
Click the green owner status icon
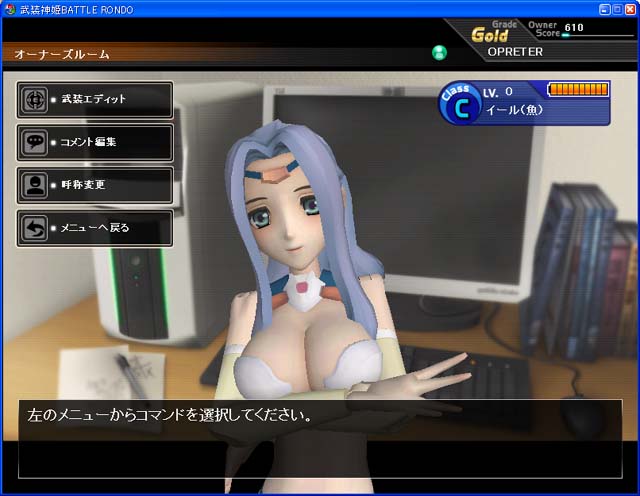click(439, 52)
